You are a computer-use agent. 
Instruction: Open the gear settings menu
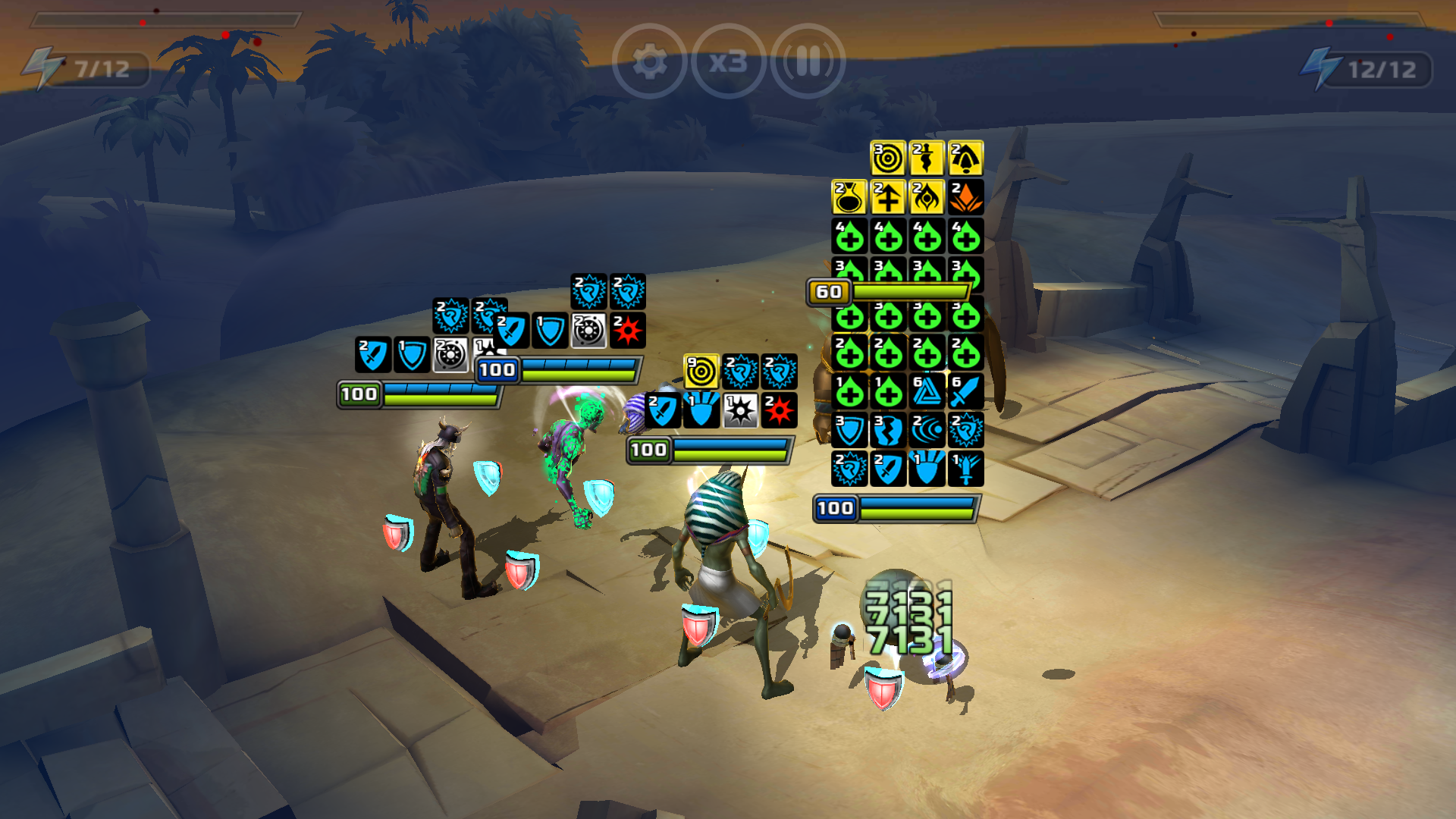(x=649, y=61)
